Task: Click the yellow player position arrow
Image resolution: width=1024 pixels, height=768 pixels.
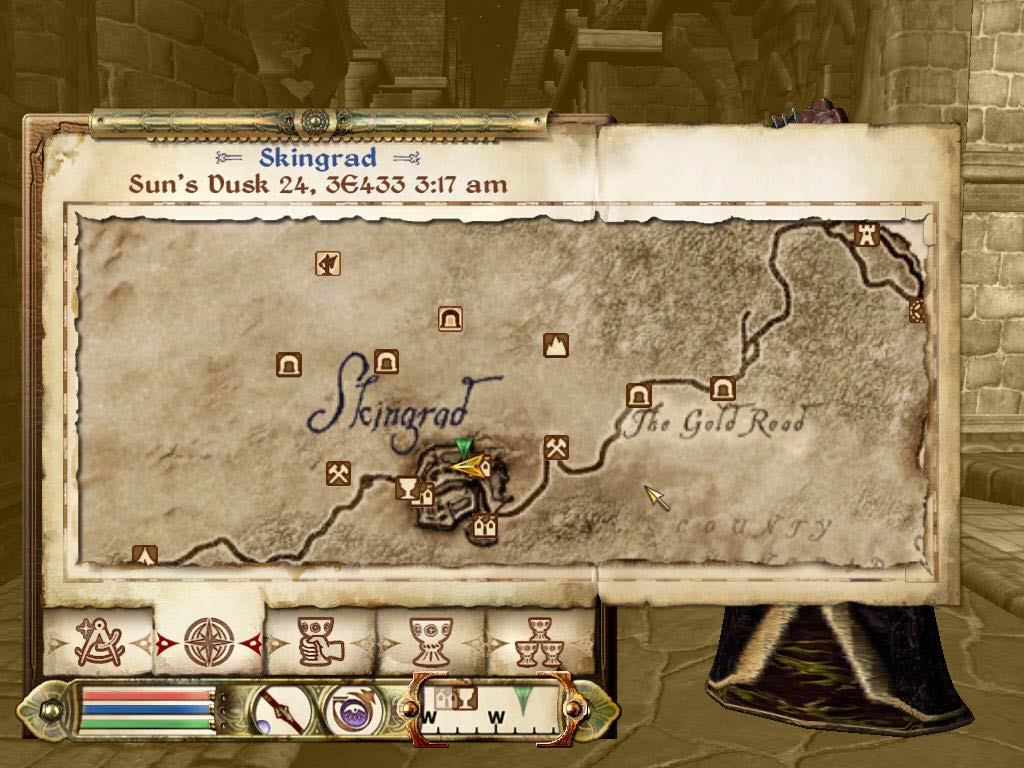Action: coord(470,465)
